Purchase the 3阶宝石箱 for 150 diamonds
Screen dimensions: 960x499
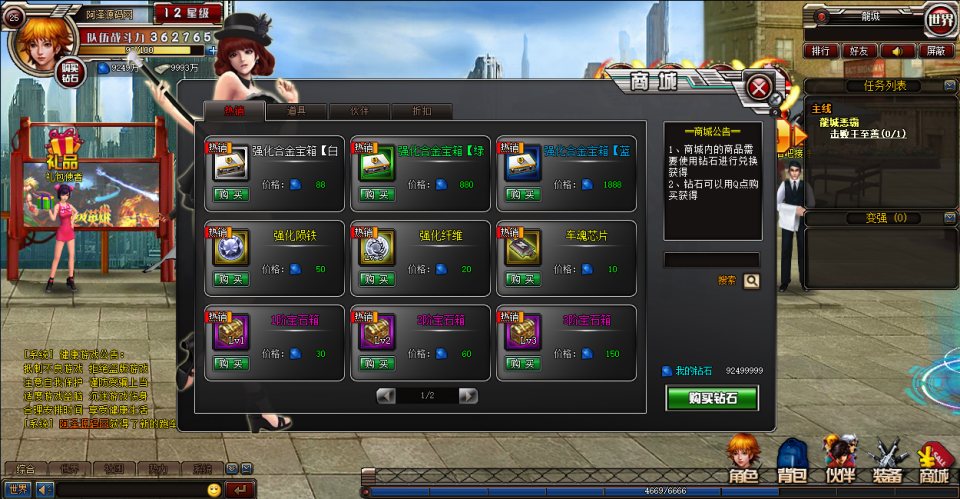tap(523, 363)
